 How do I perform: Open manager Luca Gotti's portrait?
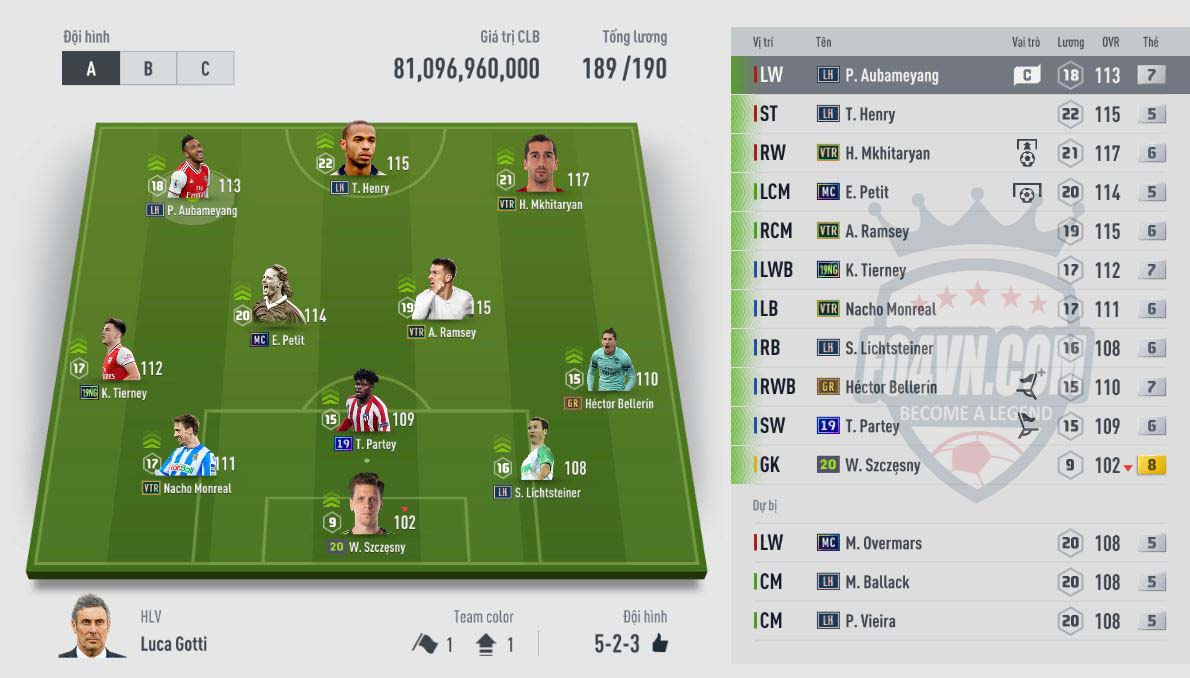[94, 629]
